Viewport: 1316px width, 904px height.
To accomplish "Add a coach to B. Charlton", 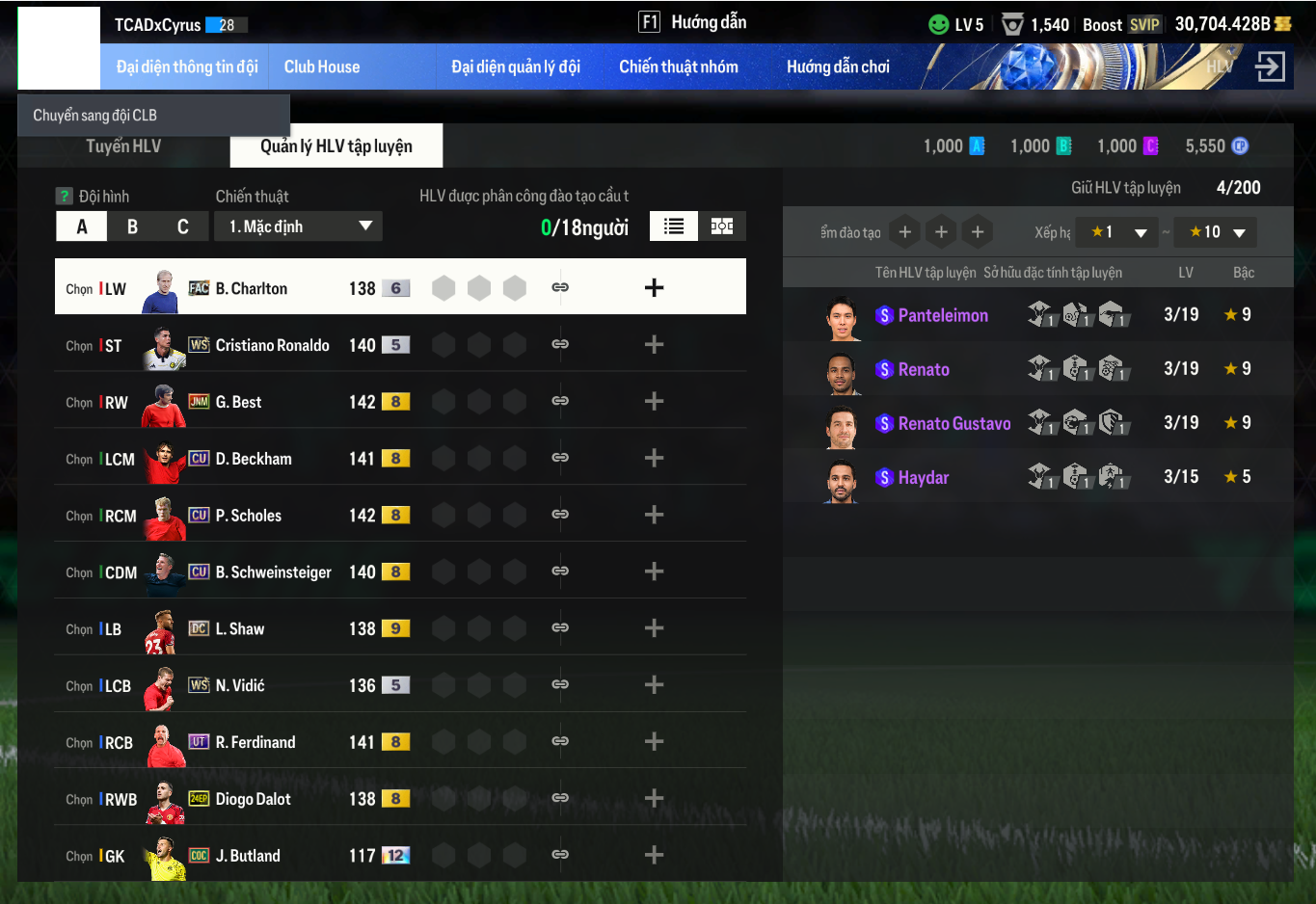I will pyautogui.click(x=654, y=287).
